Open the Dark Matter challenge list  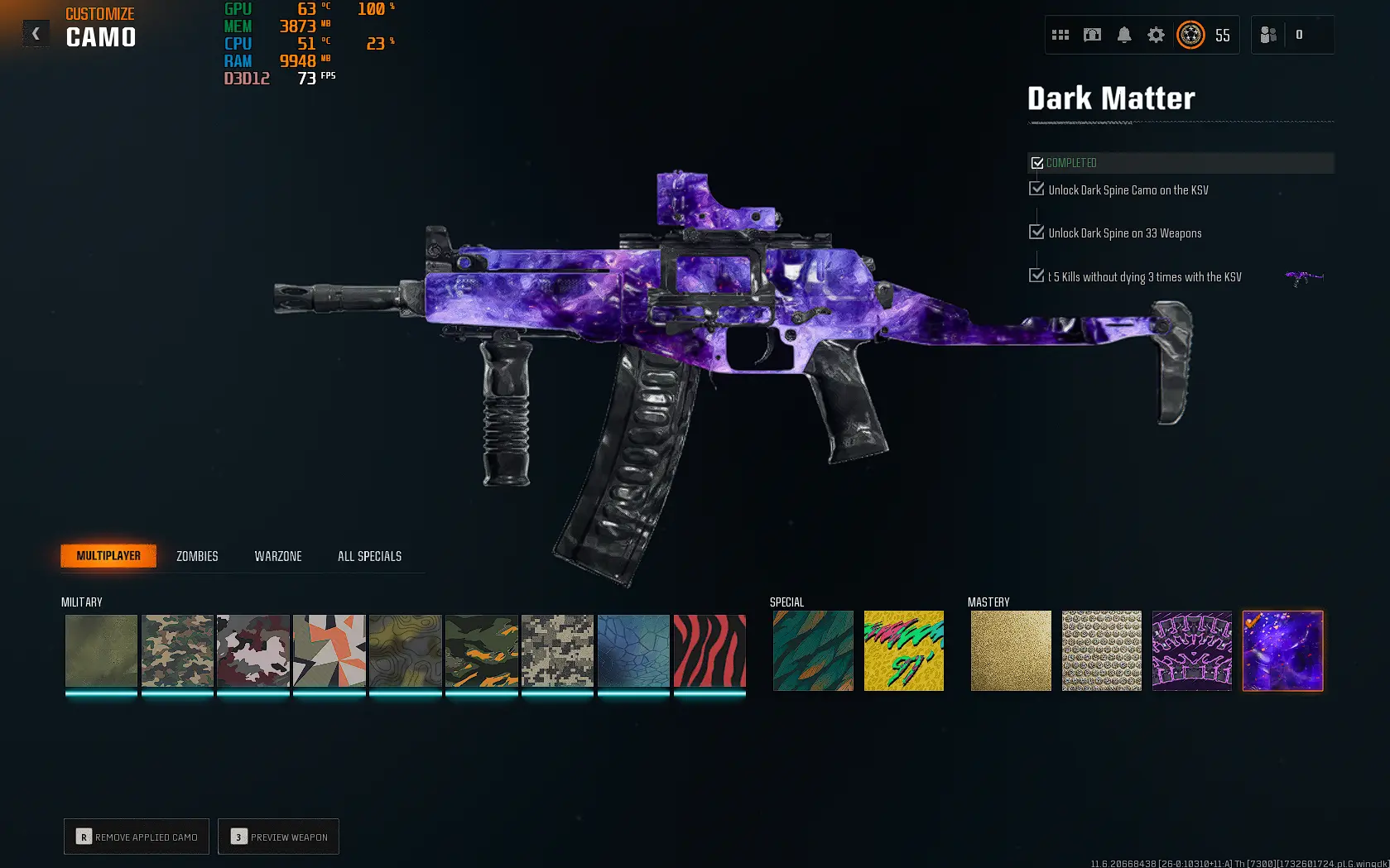click(1109, 98)
